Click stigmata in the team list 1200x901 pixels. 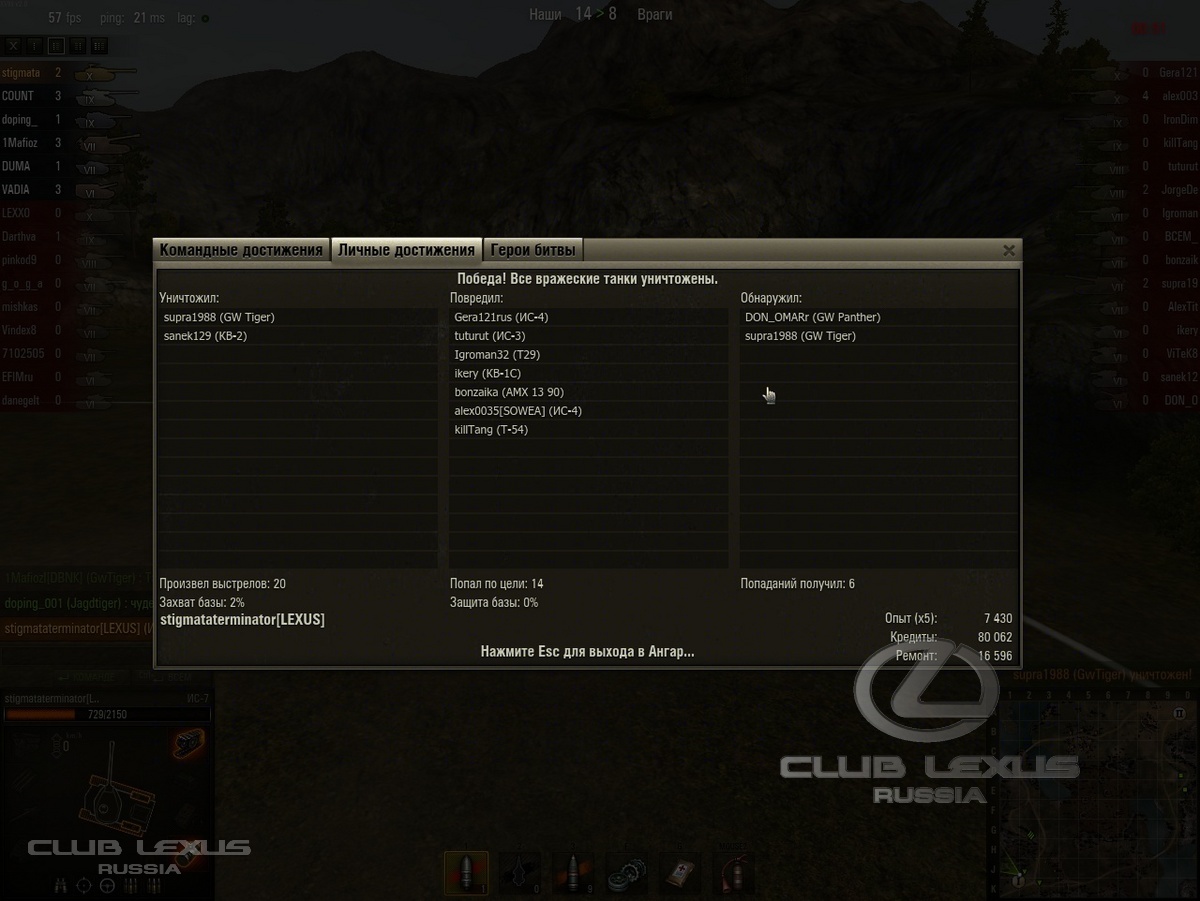coord(21,73)
